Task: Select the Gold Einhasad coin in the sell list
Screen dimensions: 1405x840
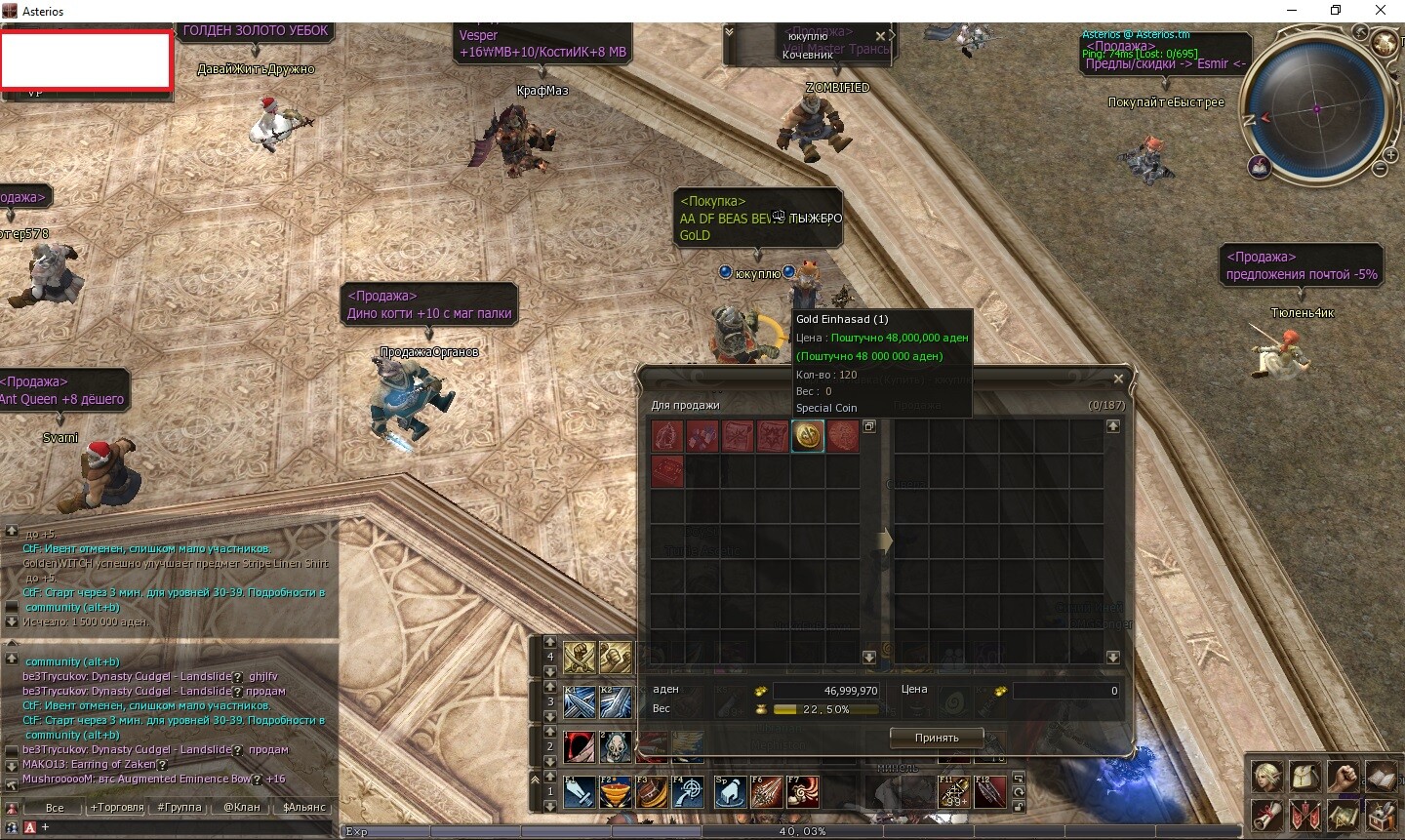Action: (808, 436)
